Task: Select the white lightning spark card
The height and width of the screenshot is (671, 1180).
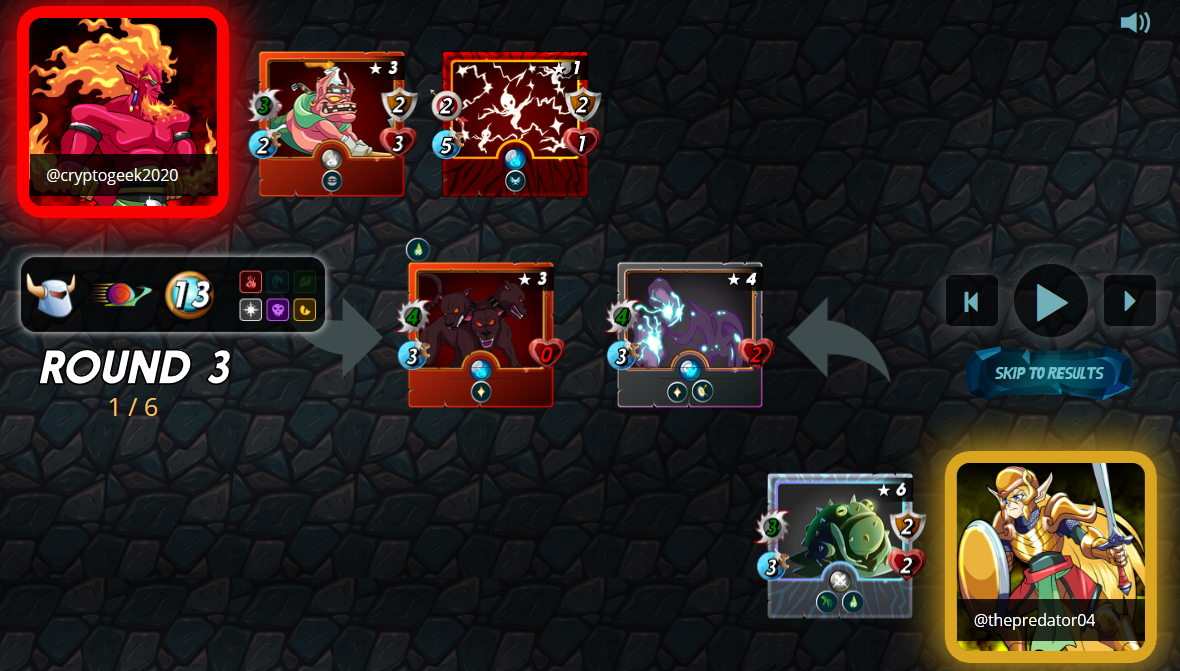Action: click(514, 124)
